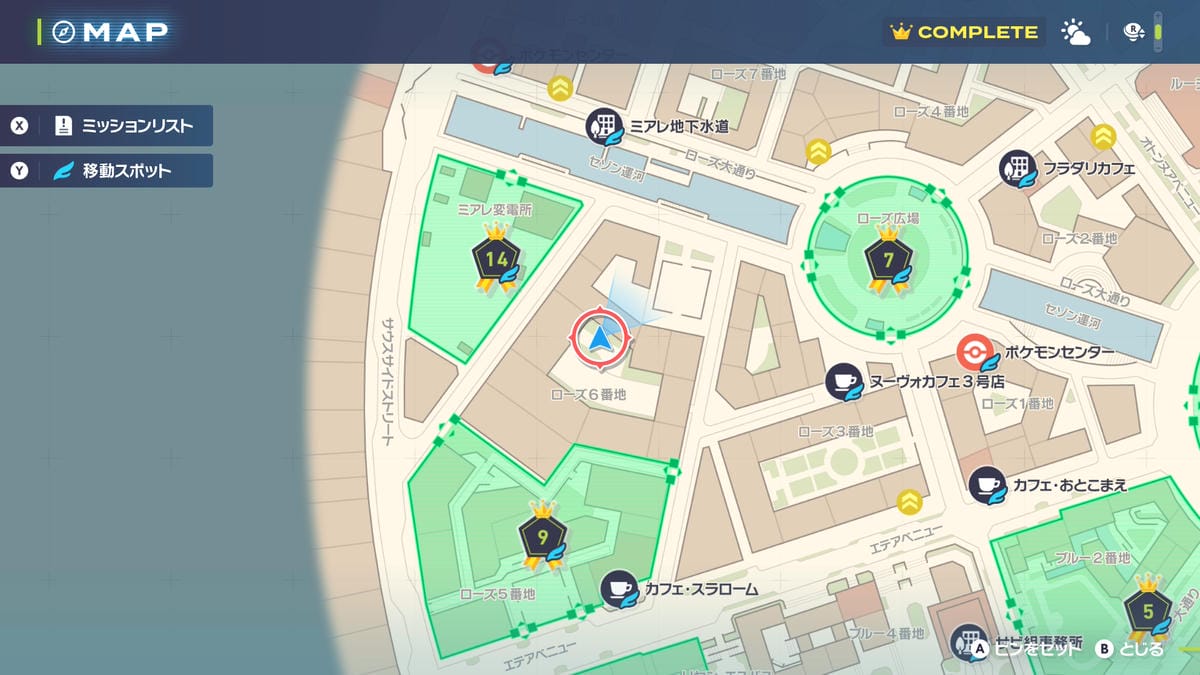
Task: Choose the ミアレ地下水道 sewer marker
Action: coord(604,127)
